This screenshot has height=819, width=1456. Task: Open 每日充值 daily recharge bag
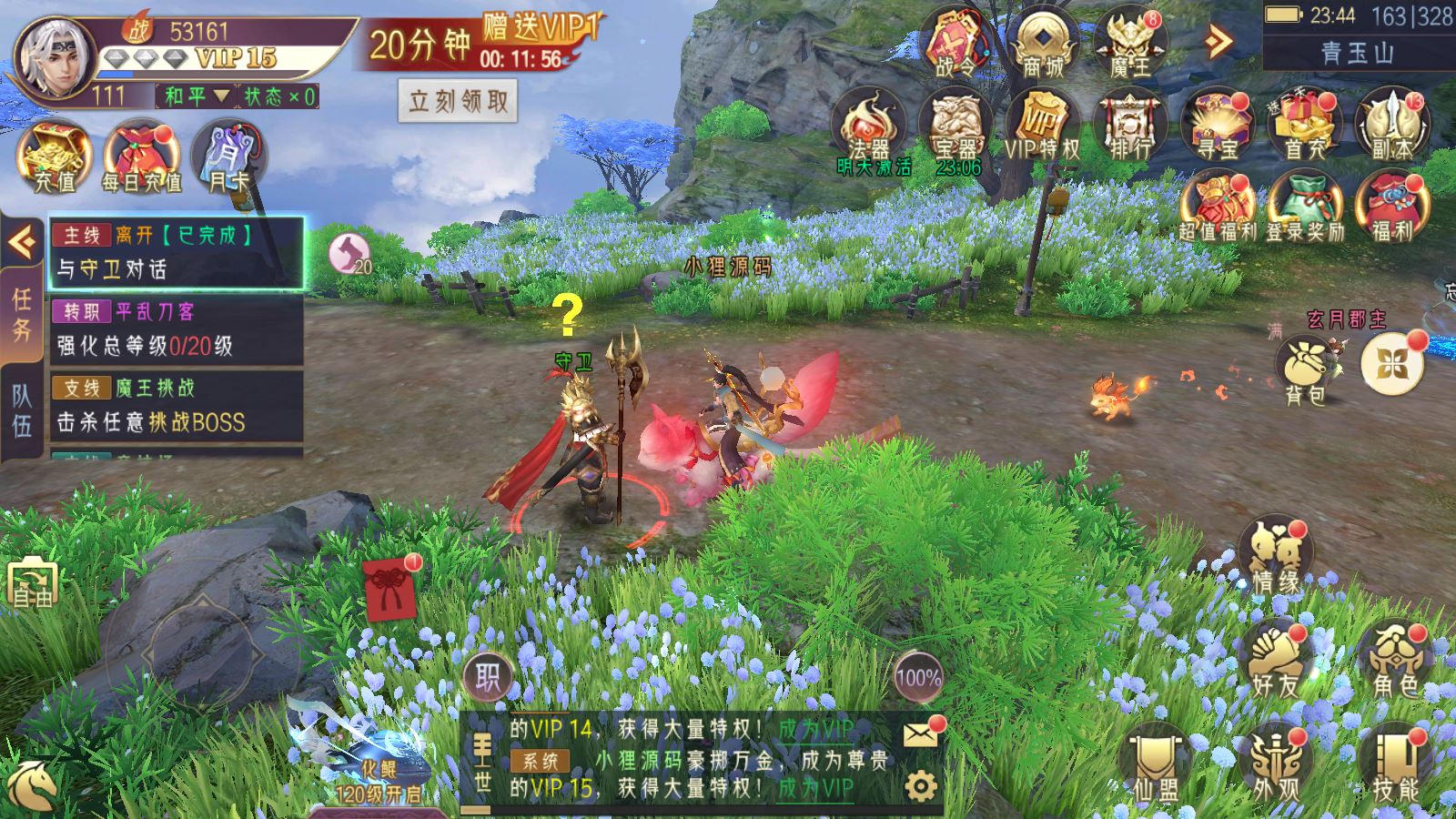(x=141, y=157)
